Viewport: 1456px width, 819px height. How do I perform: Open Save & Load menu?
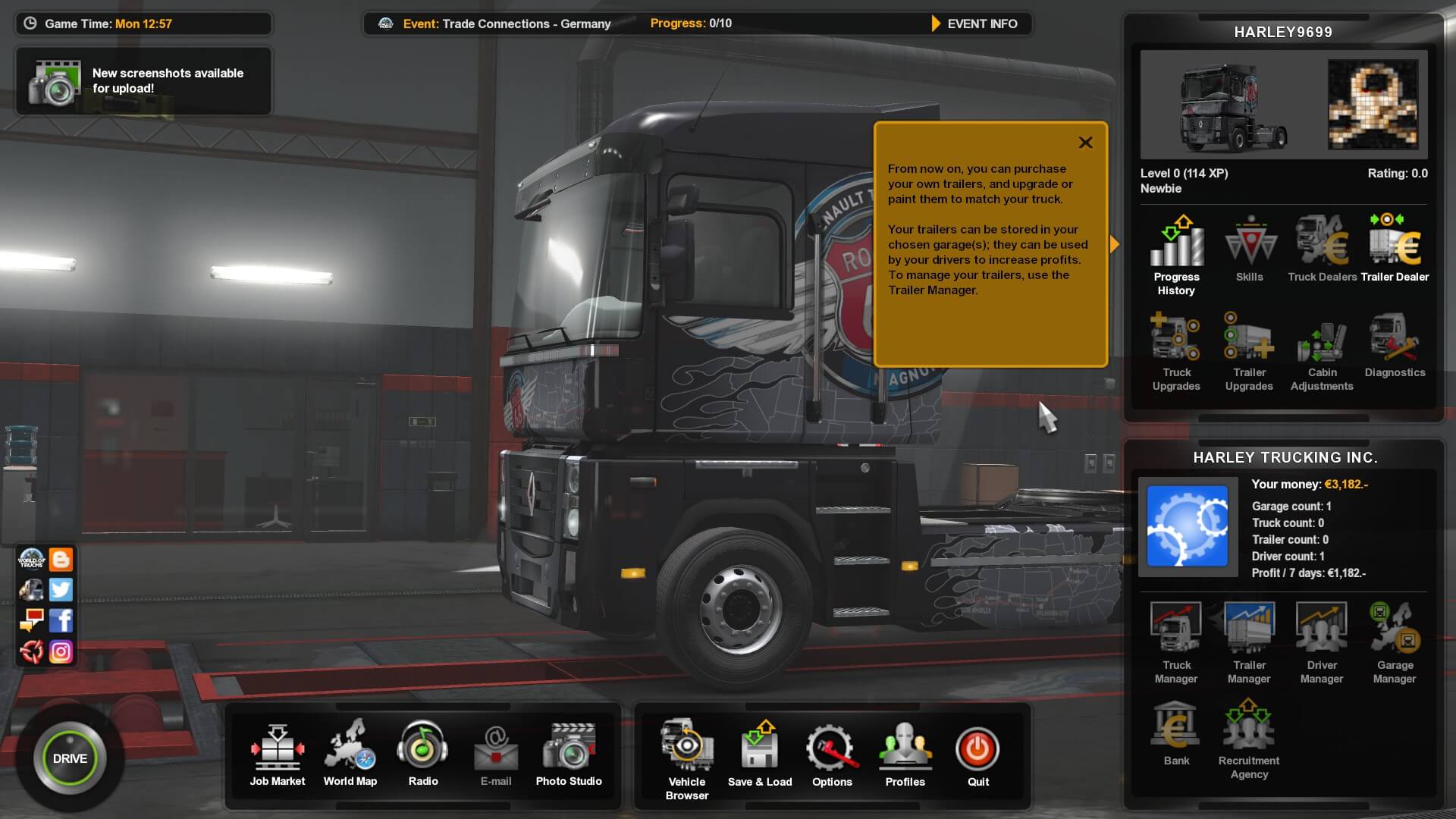click(x=760, y=755)
